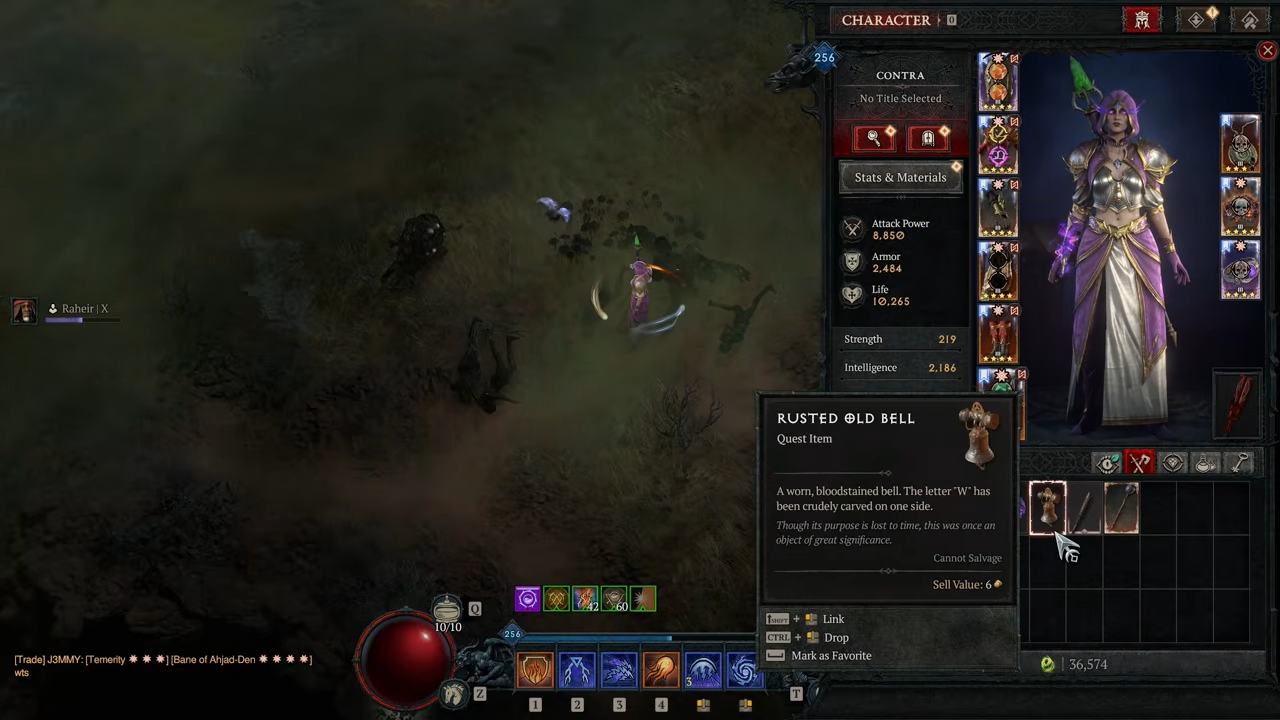Open the wardrobe button under character name
This screenshot has width=1280, height=720.
pyautogui.click(x=927, y=138)
